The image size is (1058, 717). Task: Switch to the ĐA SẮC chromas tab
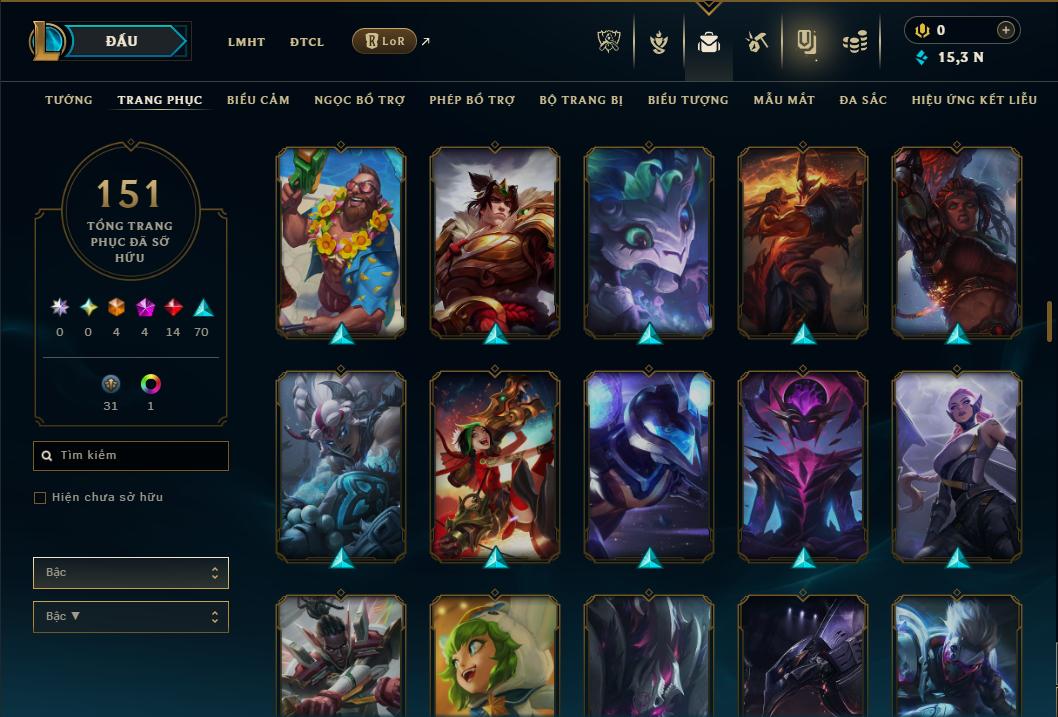pos(863,100)
